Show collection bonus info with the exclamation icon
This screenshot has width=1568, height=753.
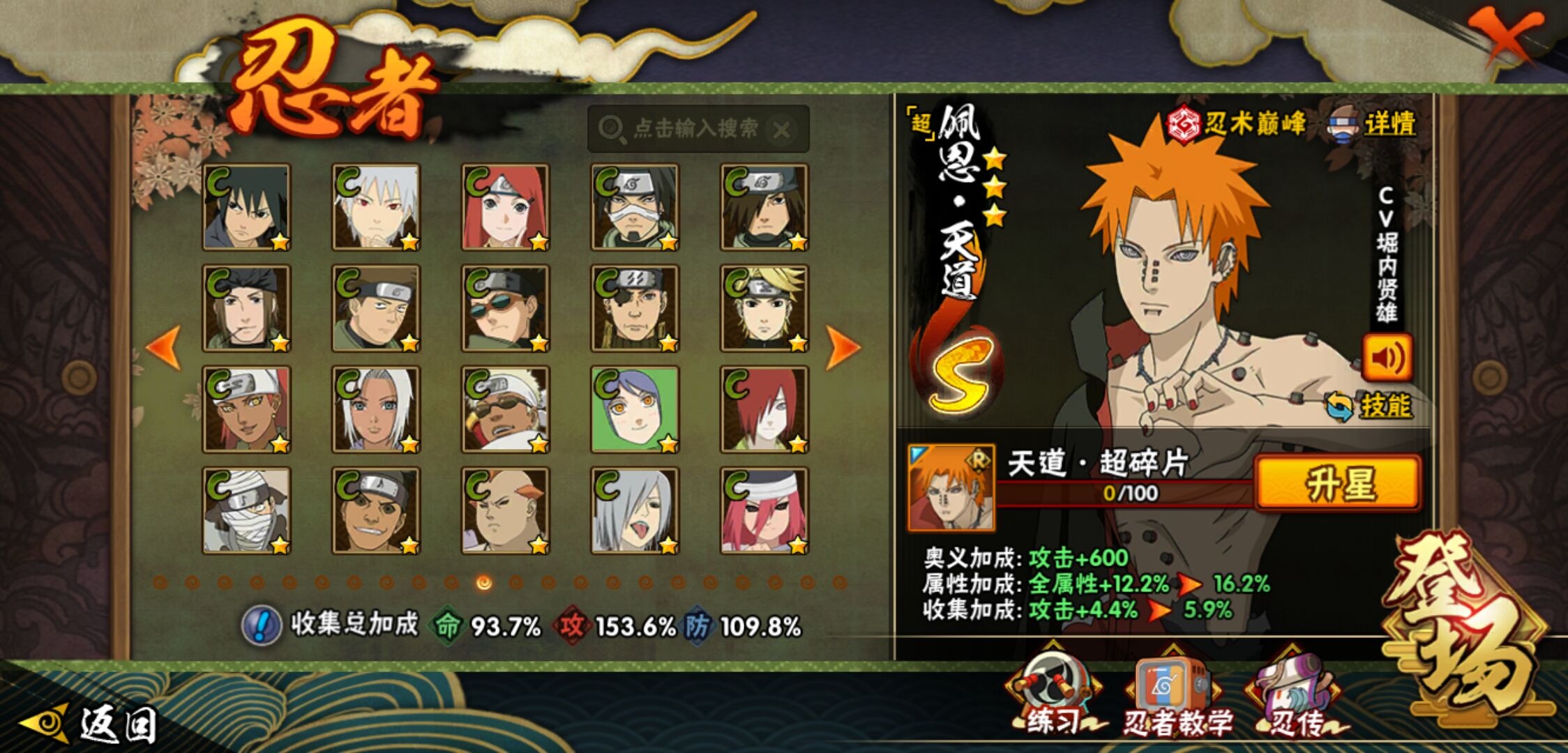[261, 625]
